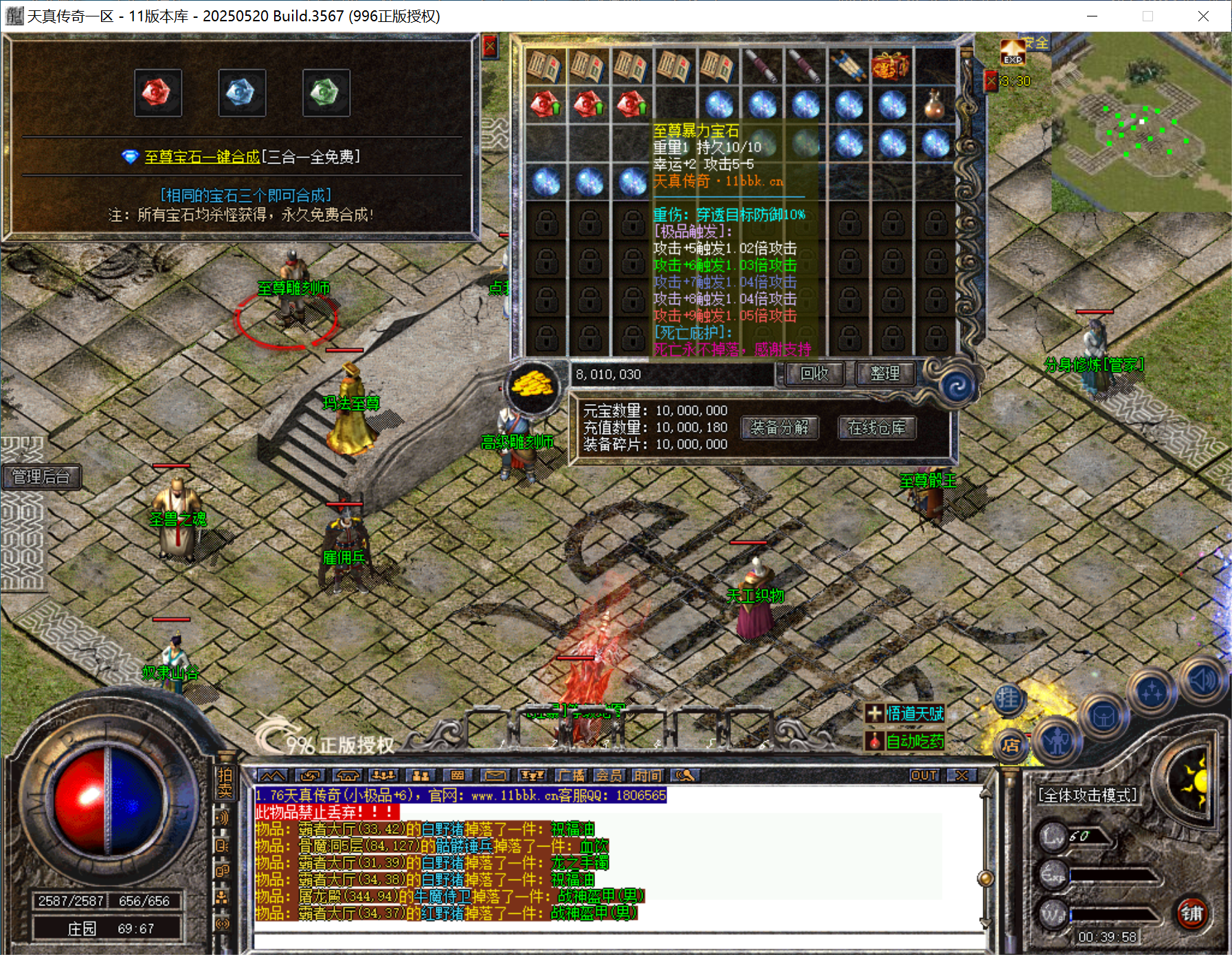Screen dimensions: 1232x955
Task: Open the 会员 member menu in chat bar
Action: [609, 775]
